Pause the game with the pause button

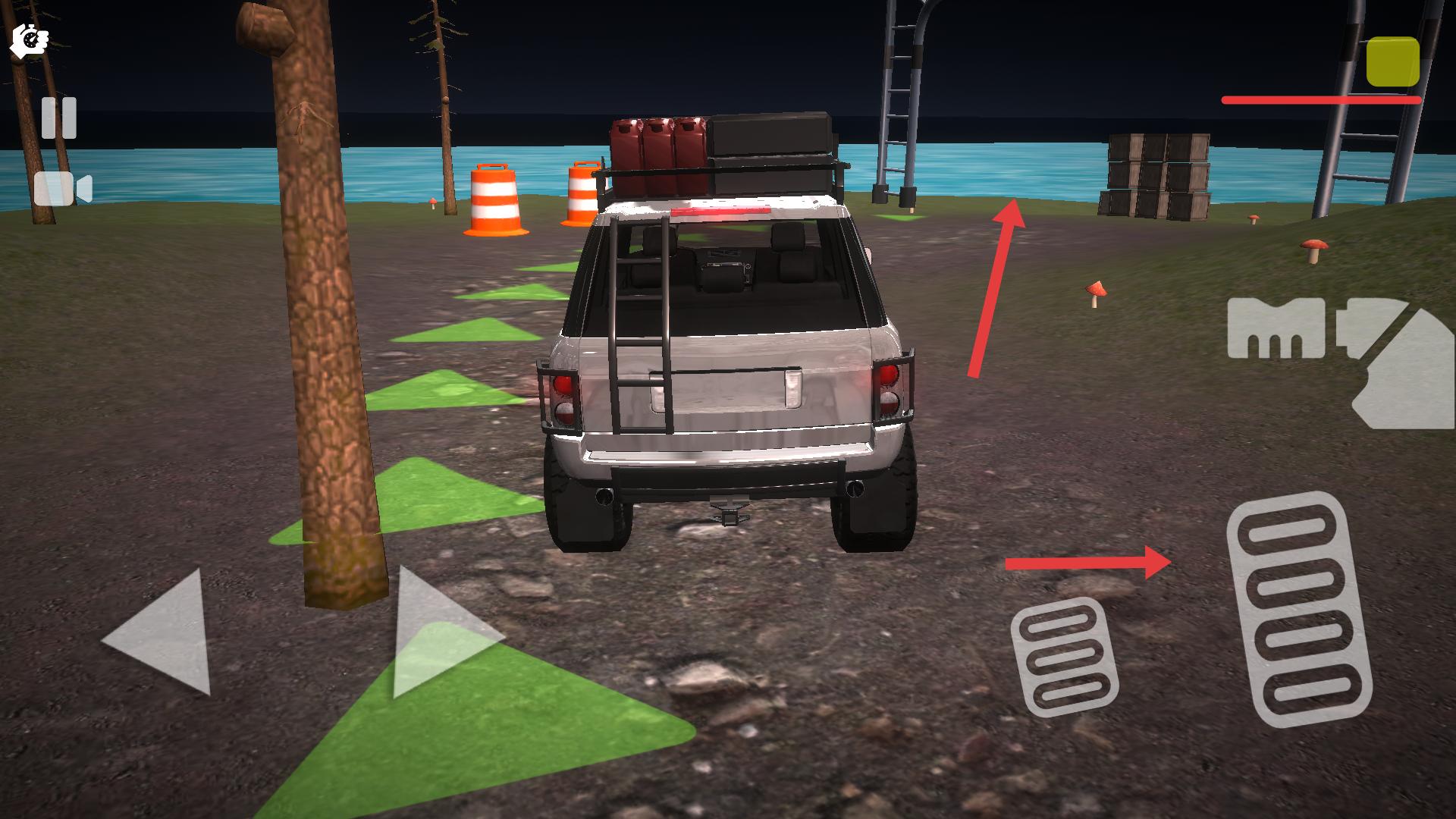pyautogui.click(x=58, y=118)
